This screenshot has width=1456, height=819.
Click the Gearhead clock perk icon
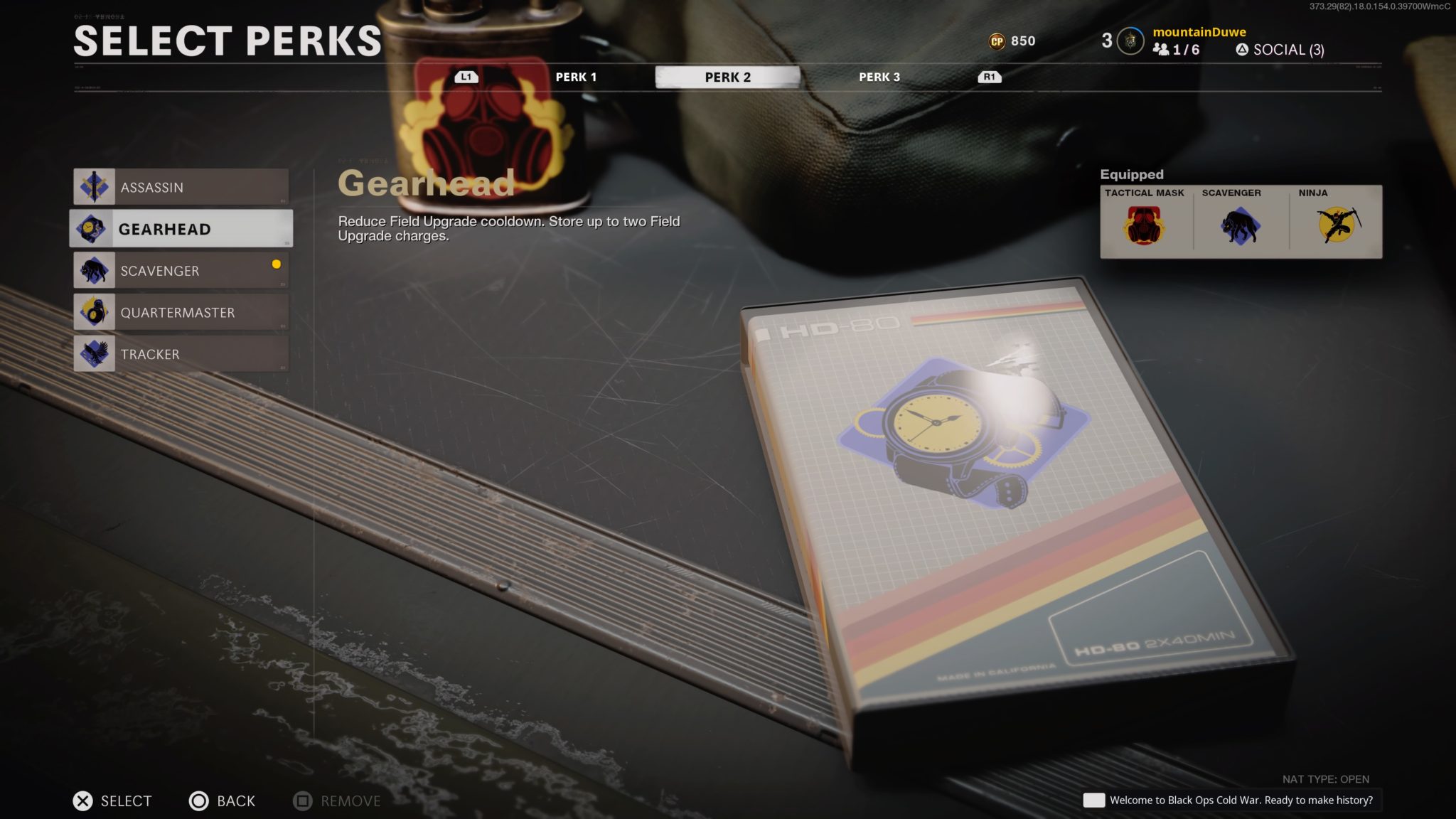(x=95, y=228)
